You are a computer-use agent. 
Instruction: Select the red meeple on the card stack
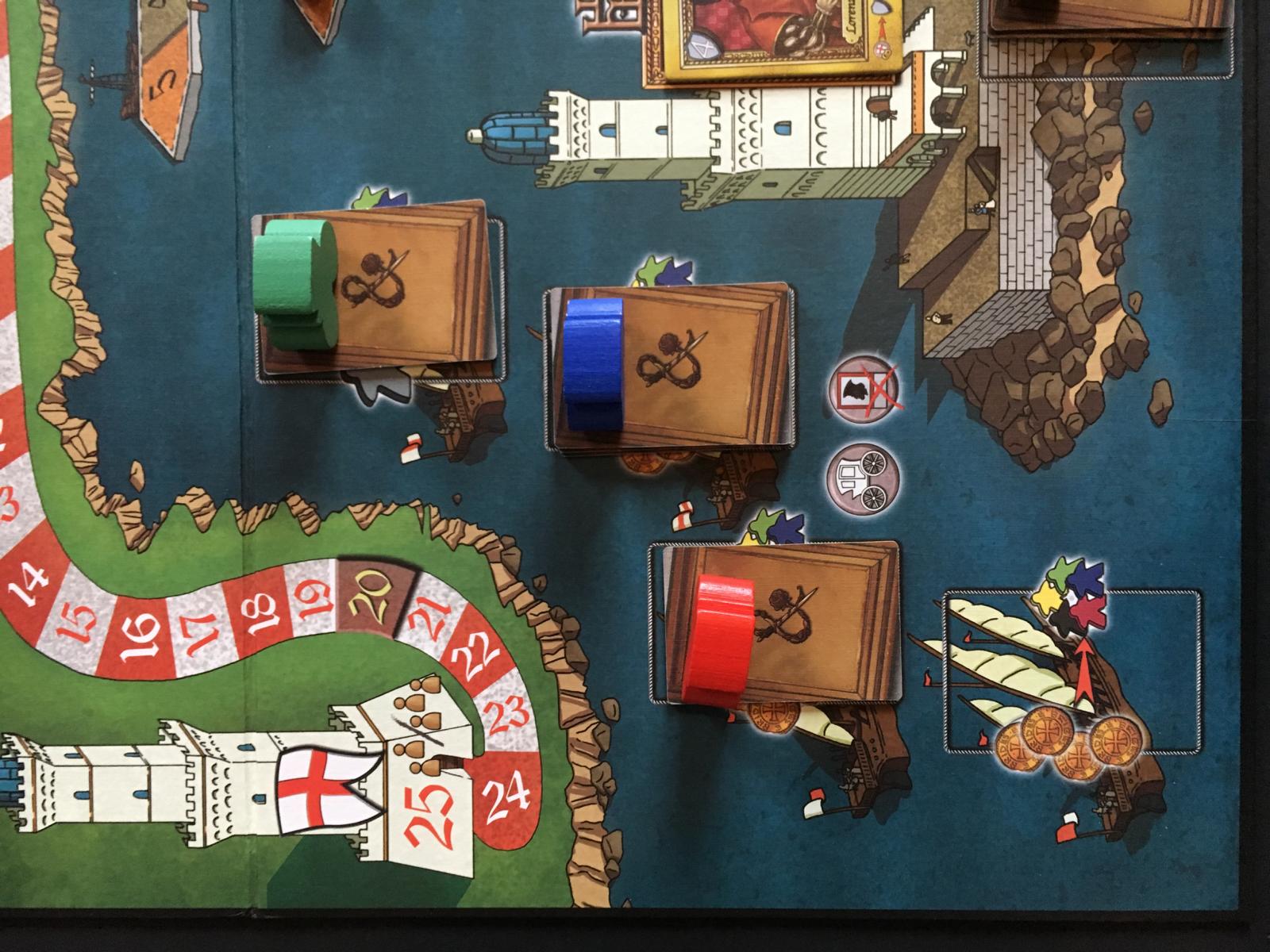coord(721,639)
